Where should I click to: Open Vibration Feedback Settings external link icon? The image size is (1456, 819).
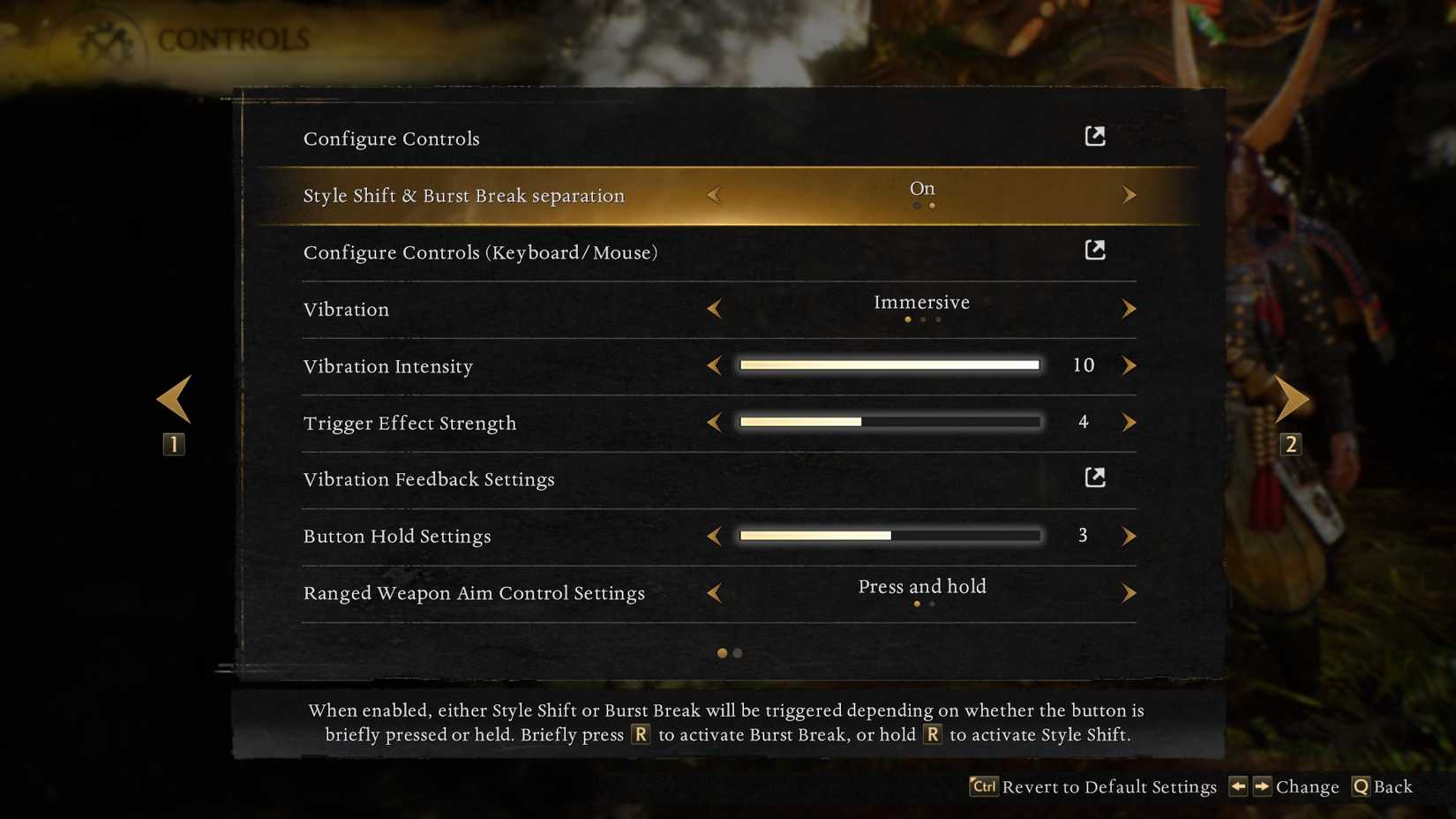pos(1094,477)
